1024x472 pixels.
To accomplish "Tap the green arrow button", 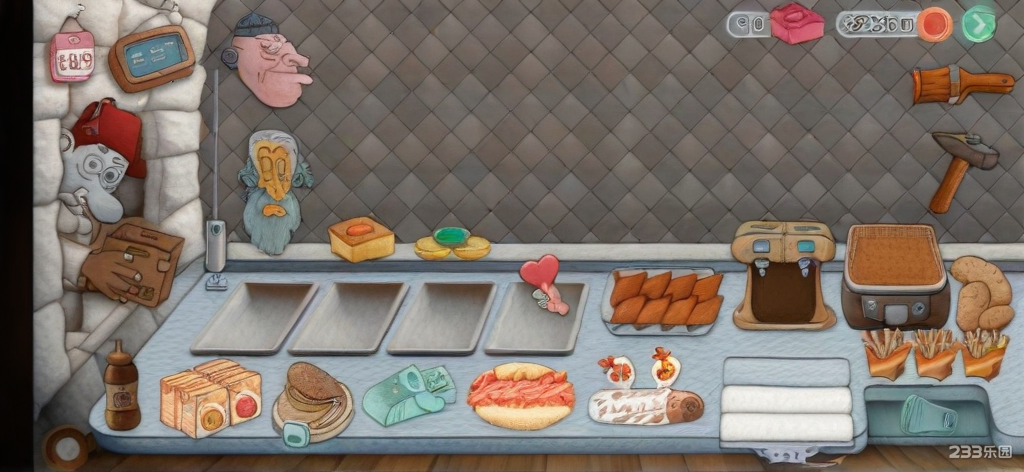I will (978, 24).
